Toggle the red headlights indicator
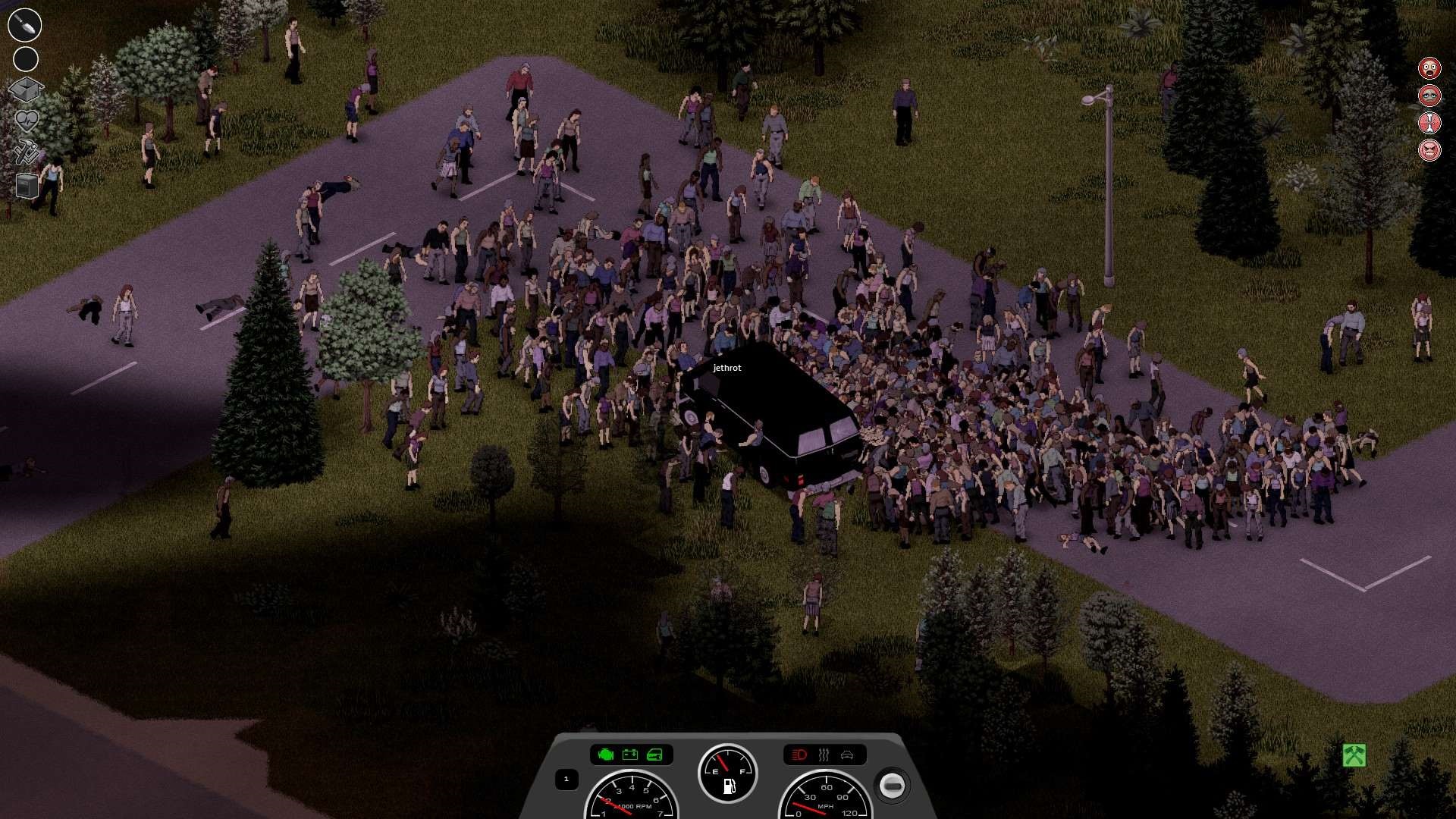The width and height of the screenshot is (1456, 819). tap(798, 755)
